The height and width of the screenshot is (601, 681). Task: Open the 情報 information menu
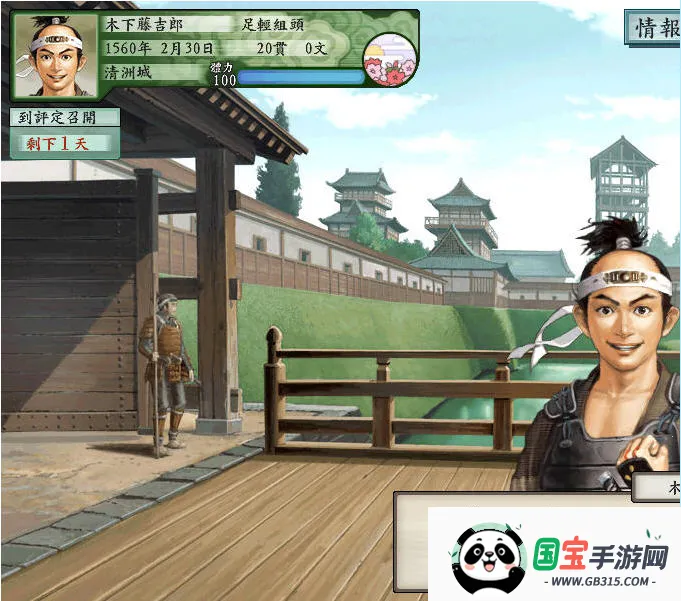(655, 27)
